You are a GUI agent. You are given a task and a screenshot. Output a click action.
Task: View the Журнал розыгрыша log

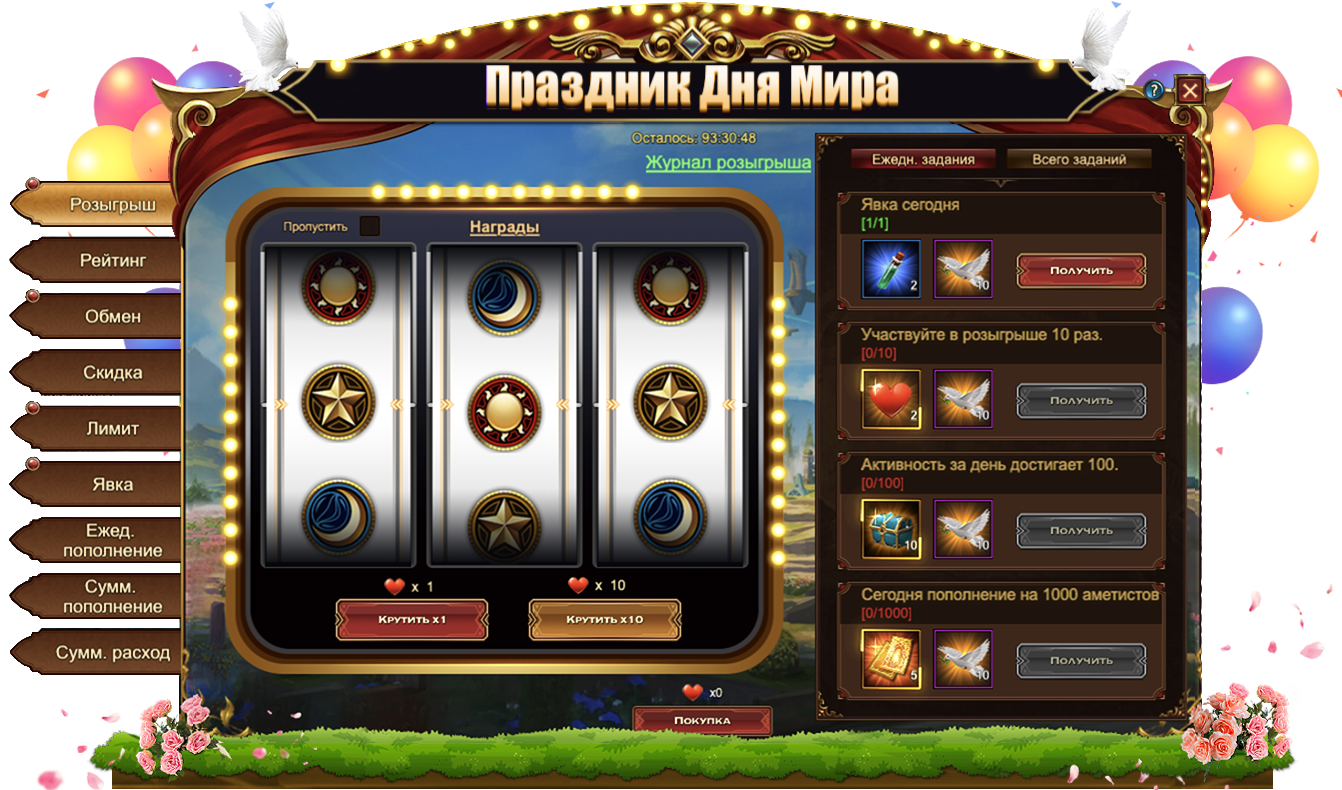[x=727, y=163]
